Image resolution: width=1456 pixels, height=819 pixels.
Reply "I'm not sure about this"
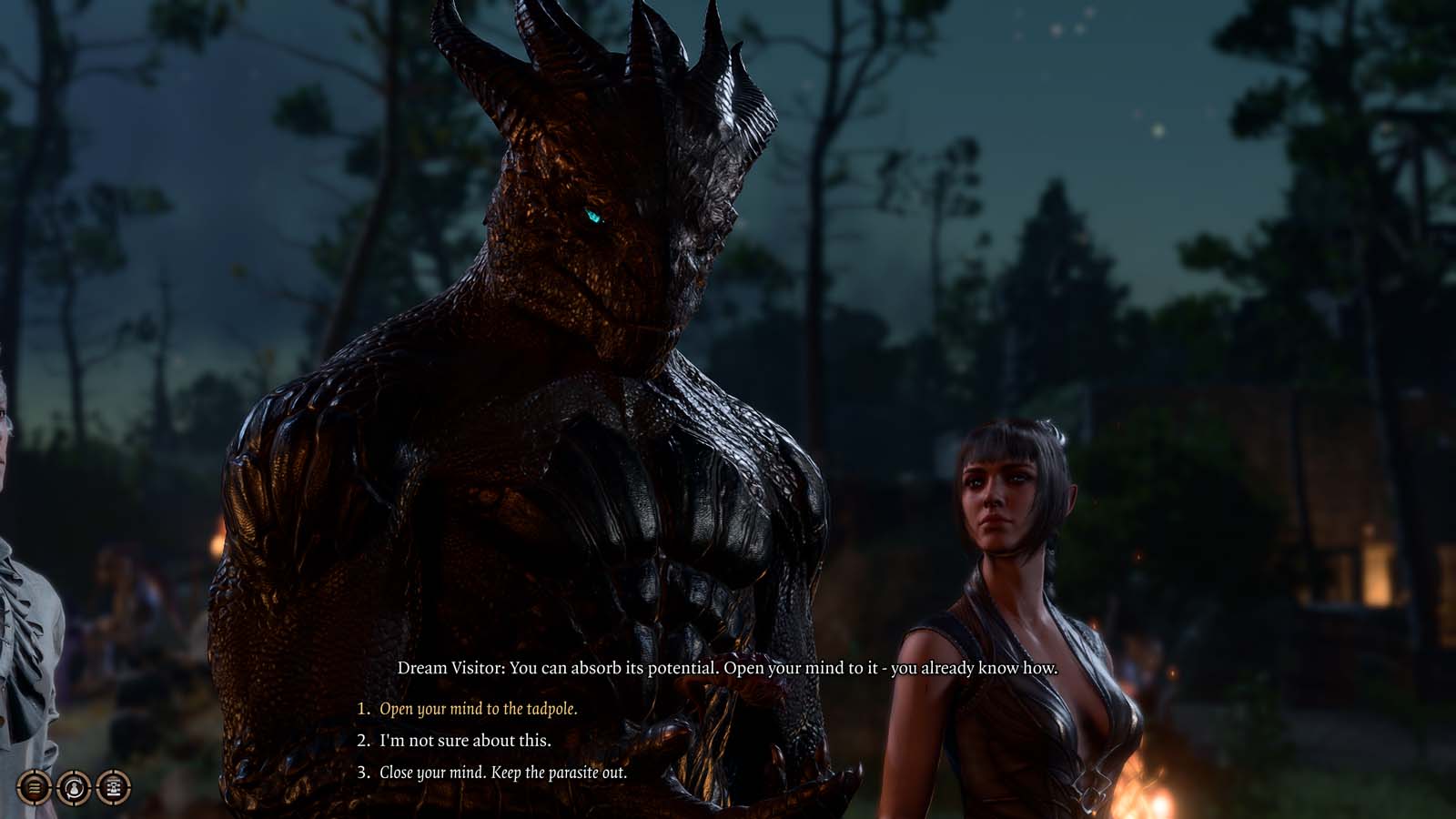465,741
